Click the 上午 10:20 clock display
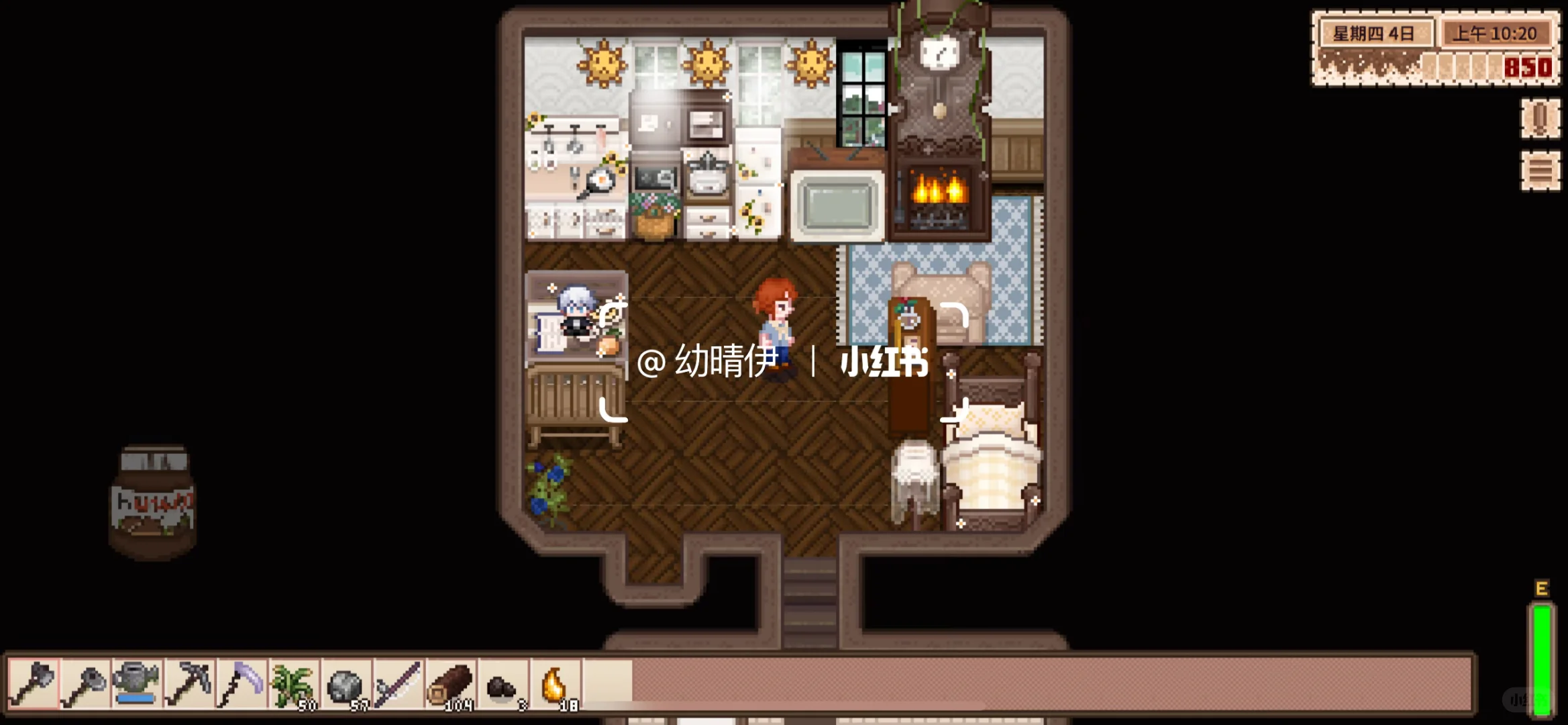This screenshot has height=725, width=1568. pyautogui.click(x=1496, y=32)
